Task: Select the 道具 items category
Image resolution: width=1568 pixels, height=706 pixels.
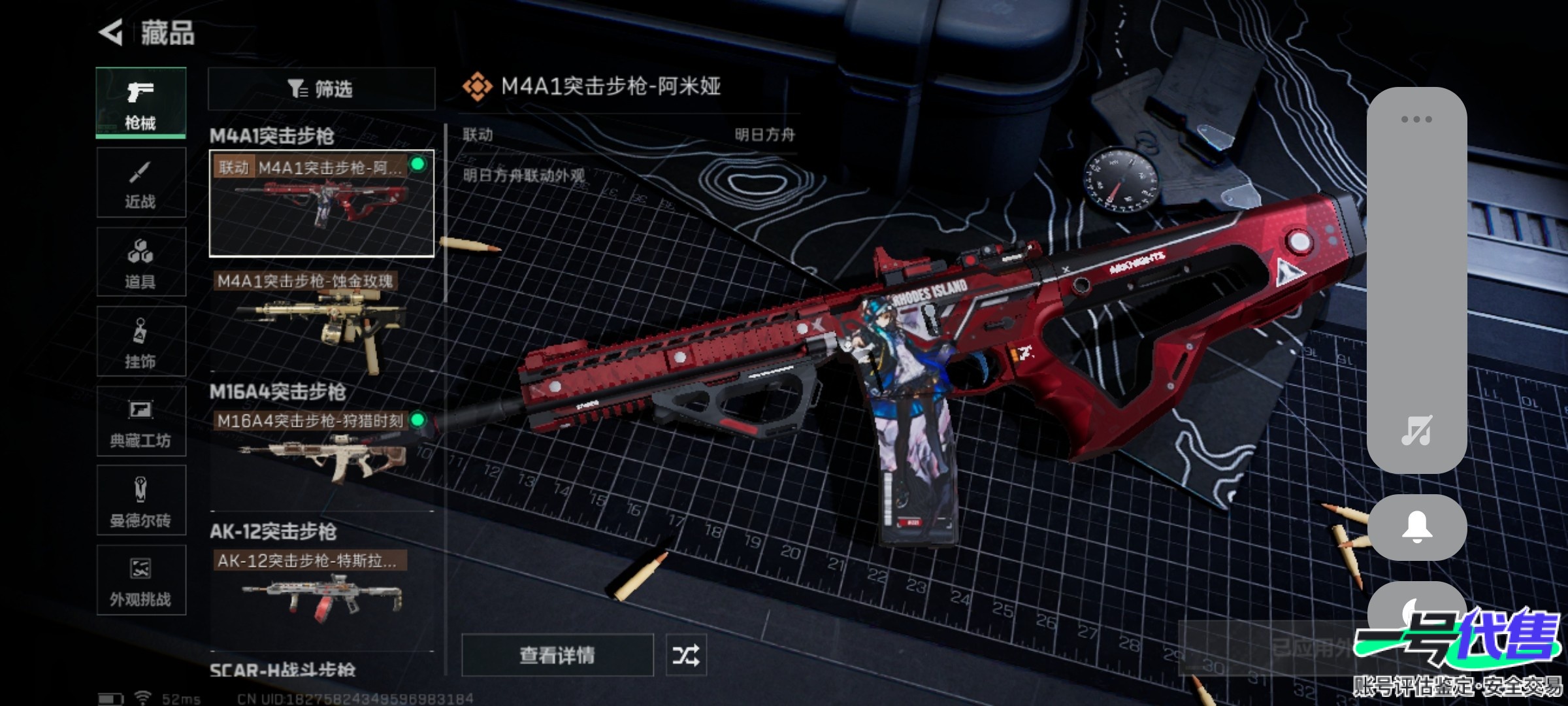Action: [140, 262]
